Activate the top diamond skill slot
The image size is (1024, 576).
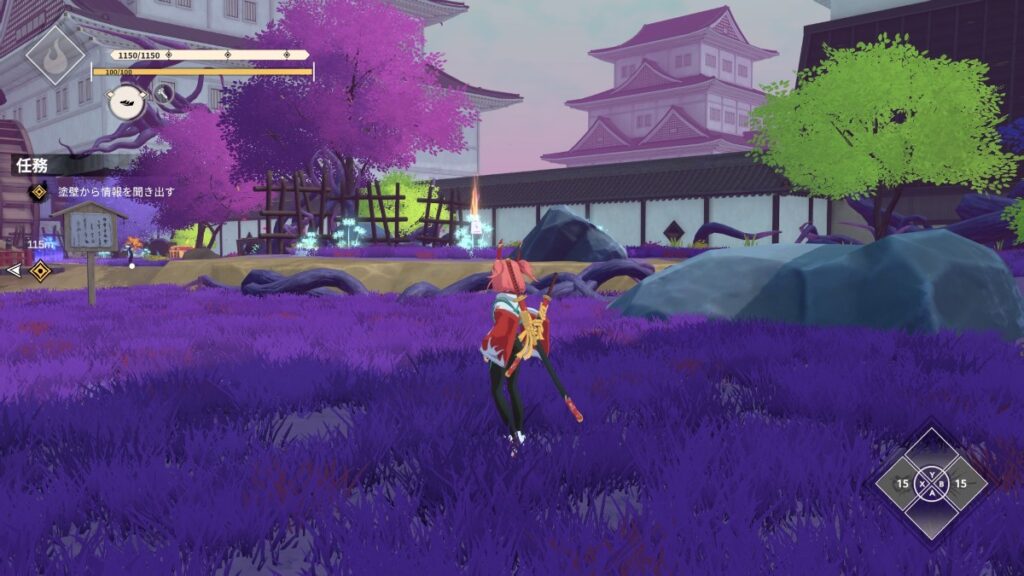(931, 455)
